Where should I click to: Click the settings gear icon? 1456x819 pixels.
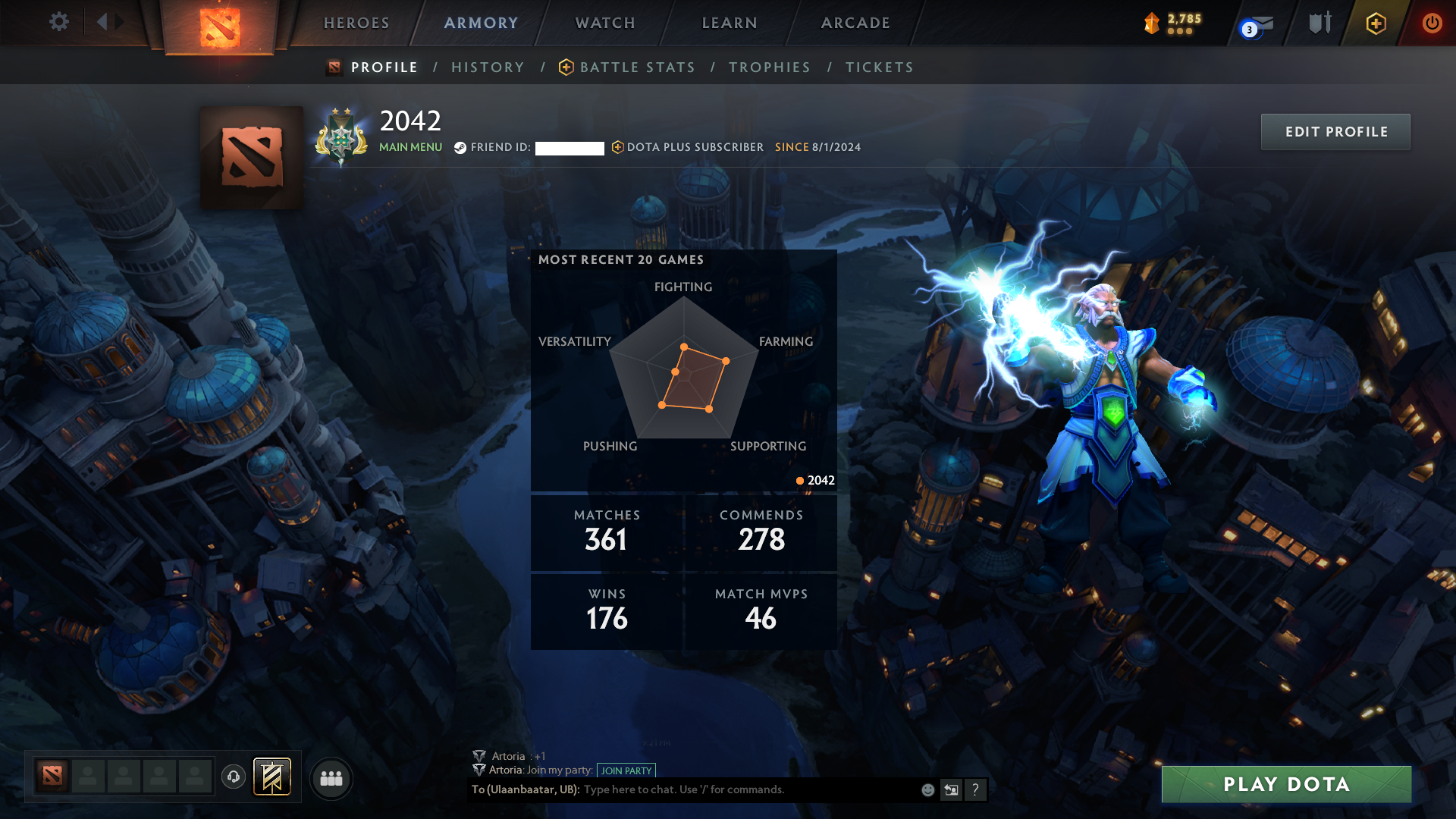tap(59, 22)
